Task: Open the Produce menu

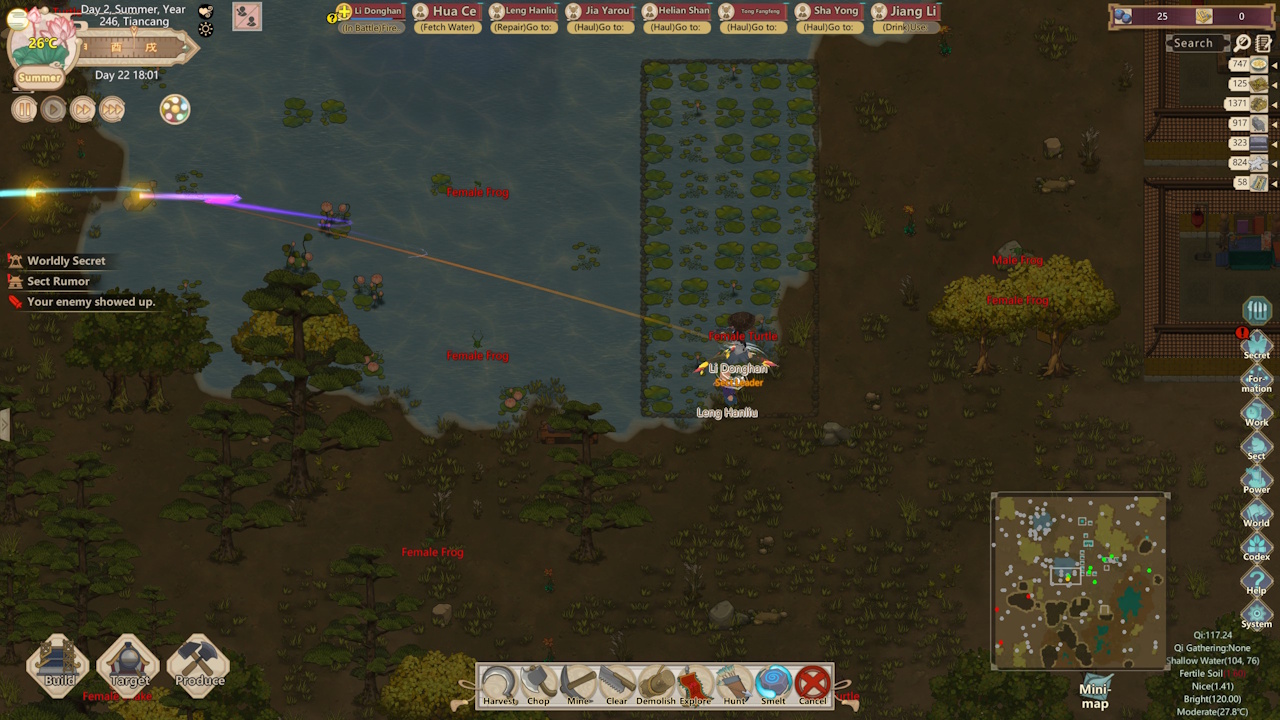Action: point(199,666)
